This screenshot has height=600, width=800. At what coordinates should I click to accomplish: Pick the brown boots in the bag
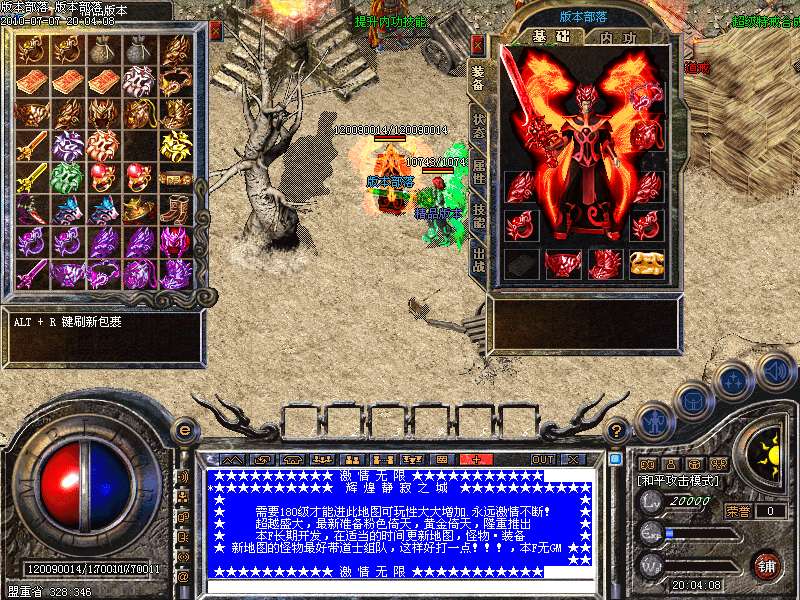(176, 210)
